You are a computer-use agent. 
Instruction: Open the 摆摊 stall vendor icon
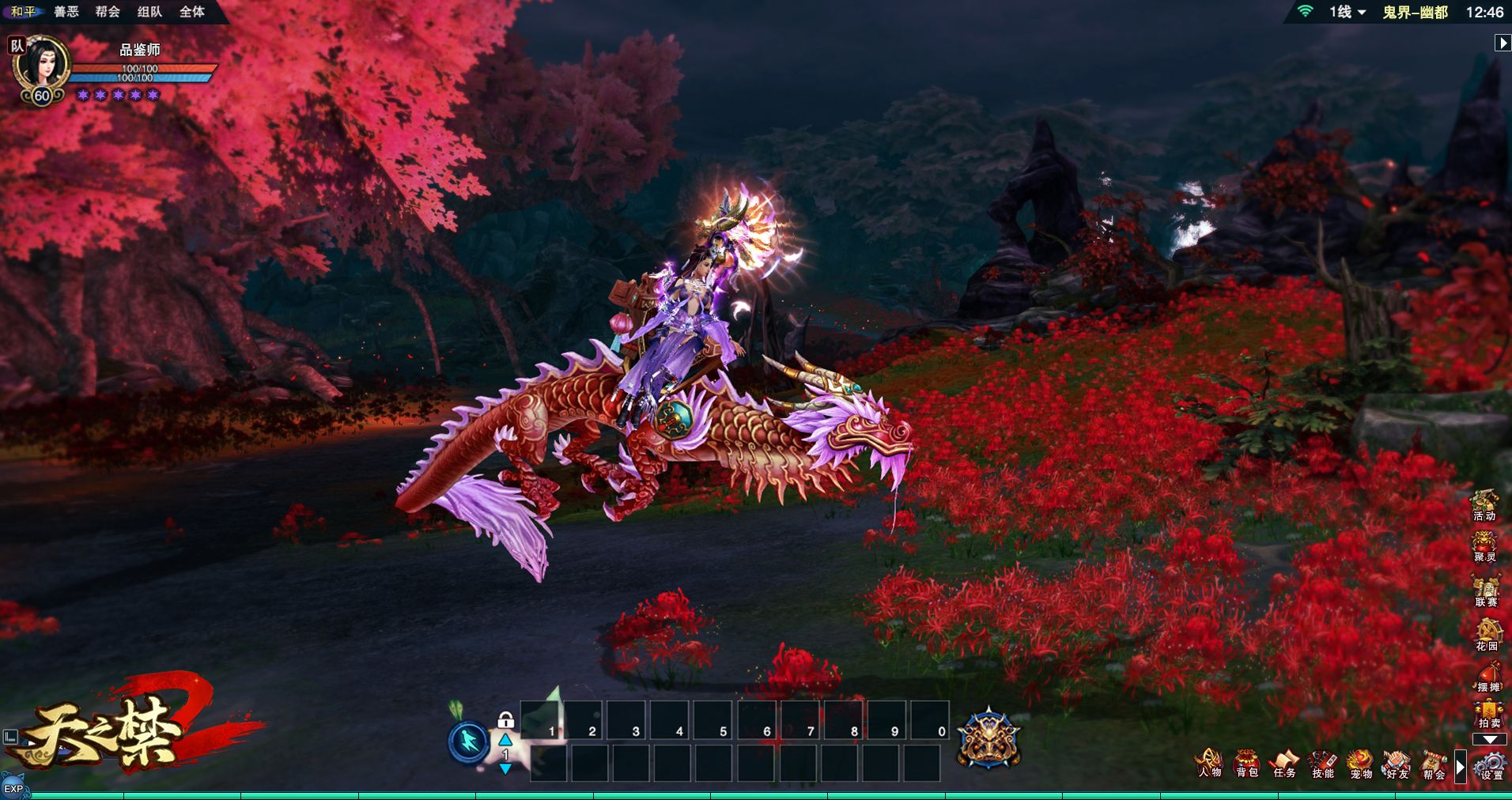(1488, 677)
